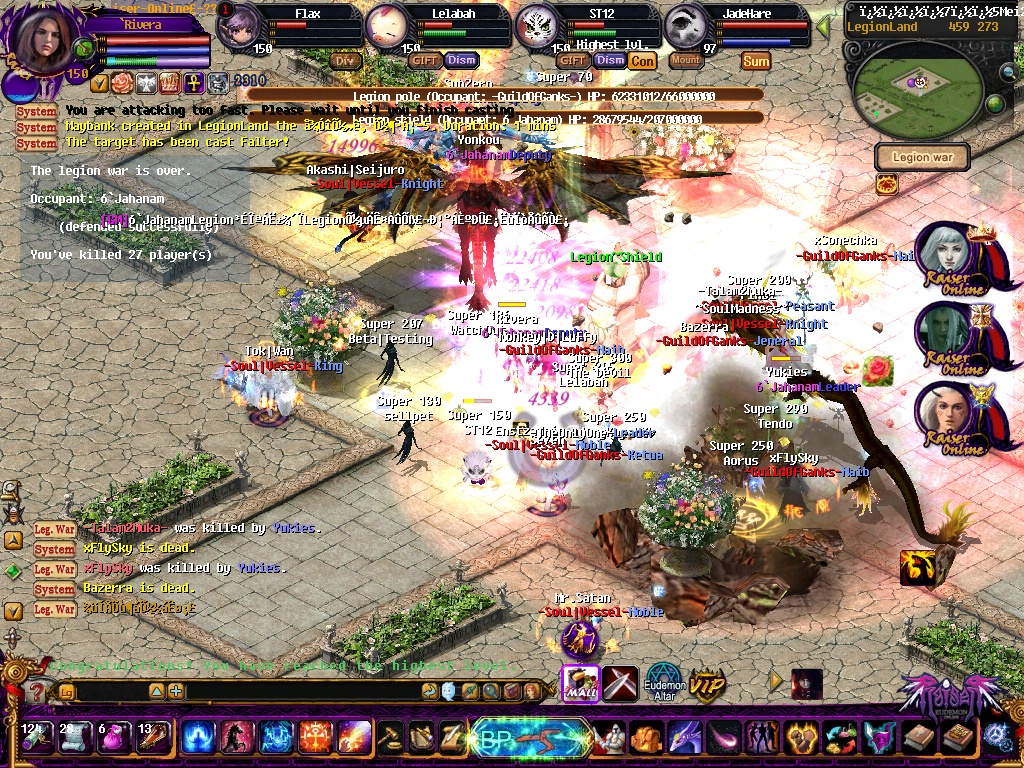The width and height of the screenshot is (1024, 768).
Task: Open the Mall shop
Action: coord(580,682)
